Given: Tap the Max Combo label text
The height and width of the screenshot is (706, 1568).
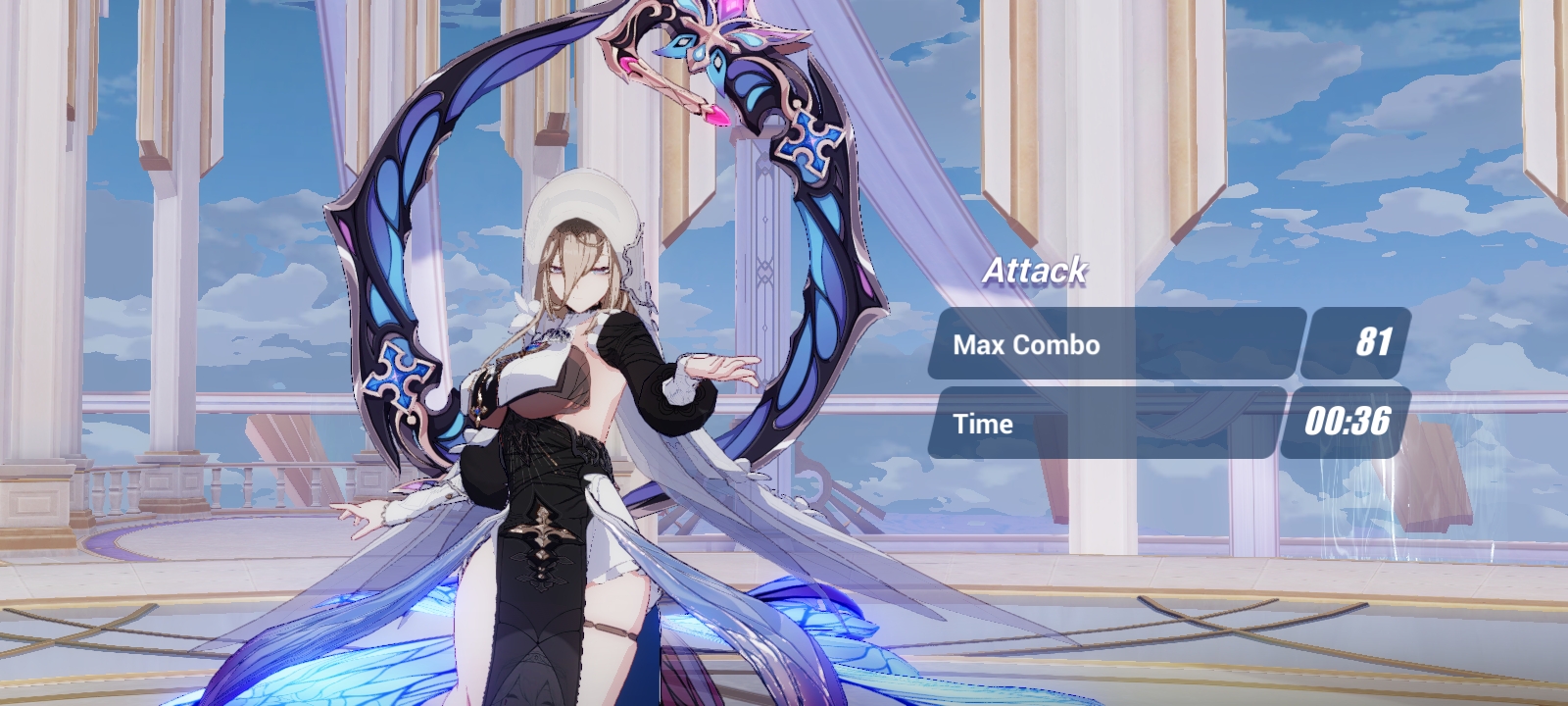Looking at the screenshot, I should click(1026, 344).
